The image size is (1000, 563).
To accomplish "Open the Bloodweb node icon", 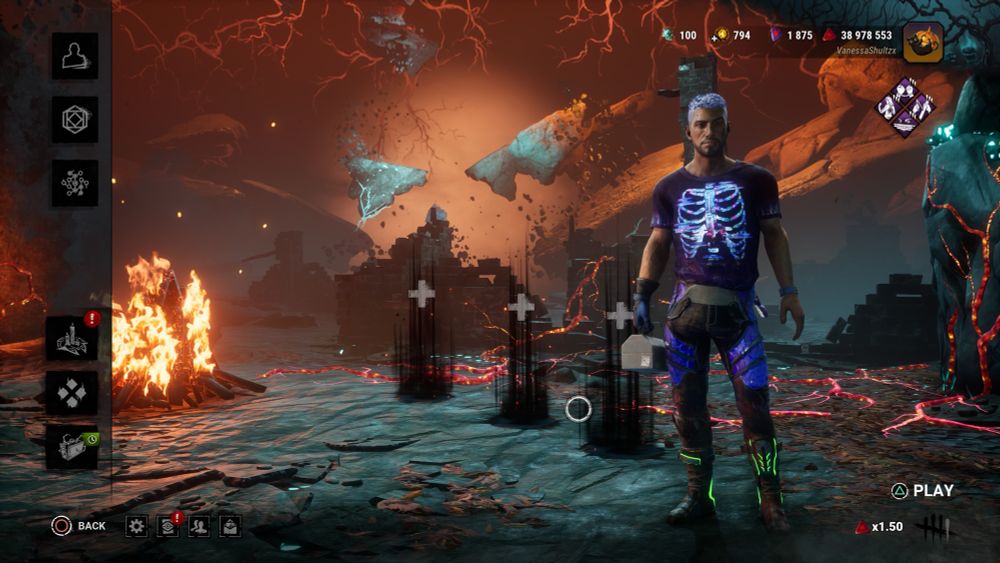I will tap(75, 184).
